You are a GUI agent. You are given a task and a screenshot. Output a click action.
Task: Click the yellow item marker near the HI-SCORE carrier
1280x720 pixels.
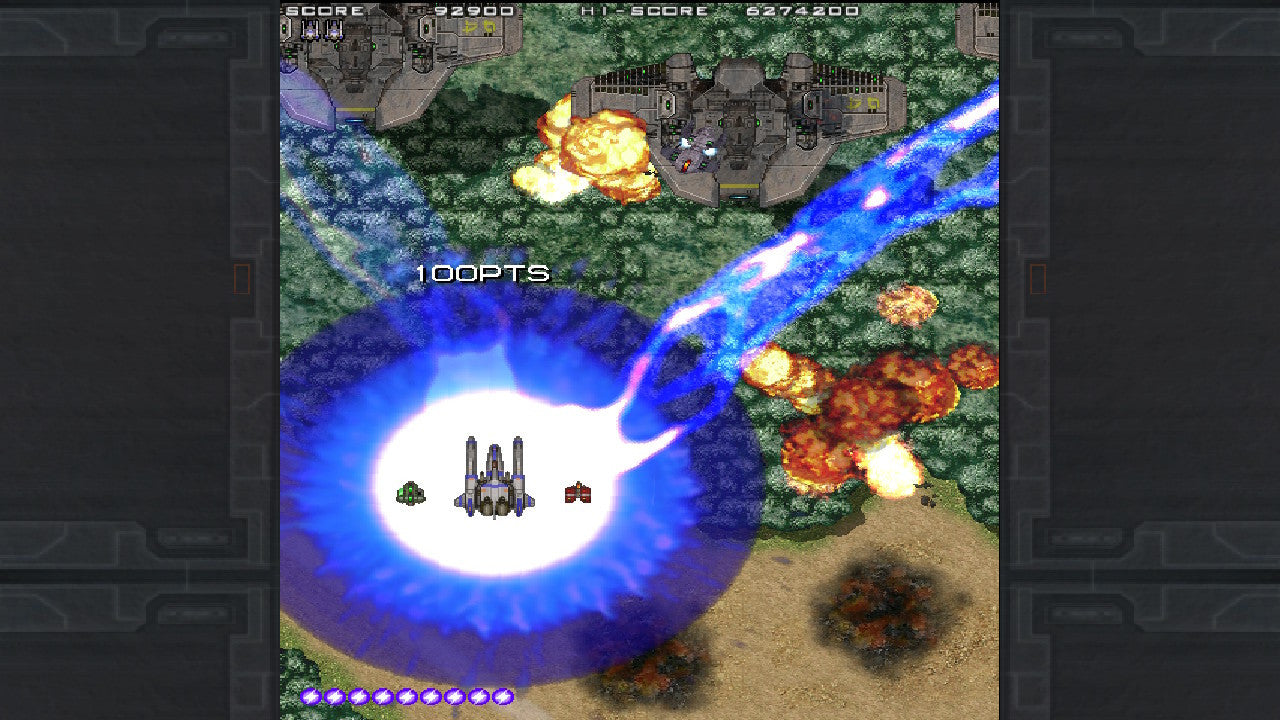click(860, 103)
